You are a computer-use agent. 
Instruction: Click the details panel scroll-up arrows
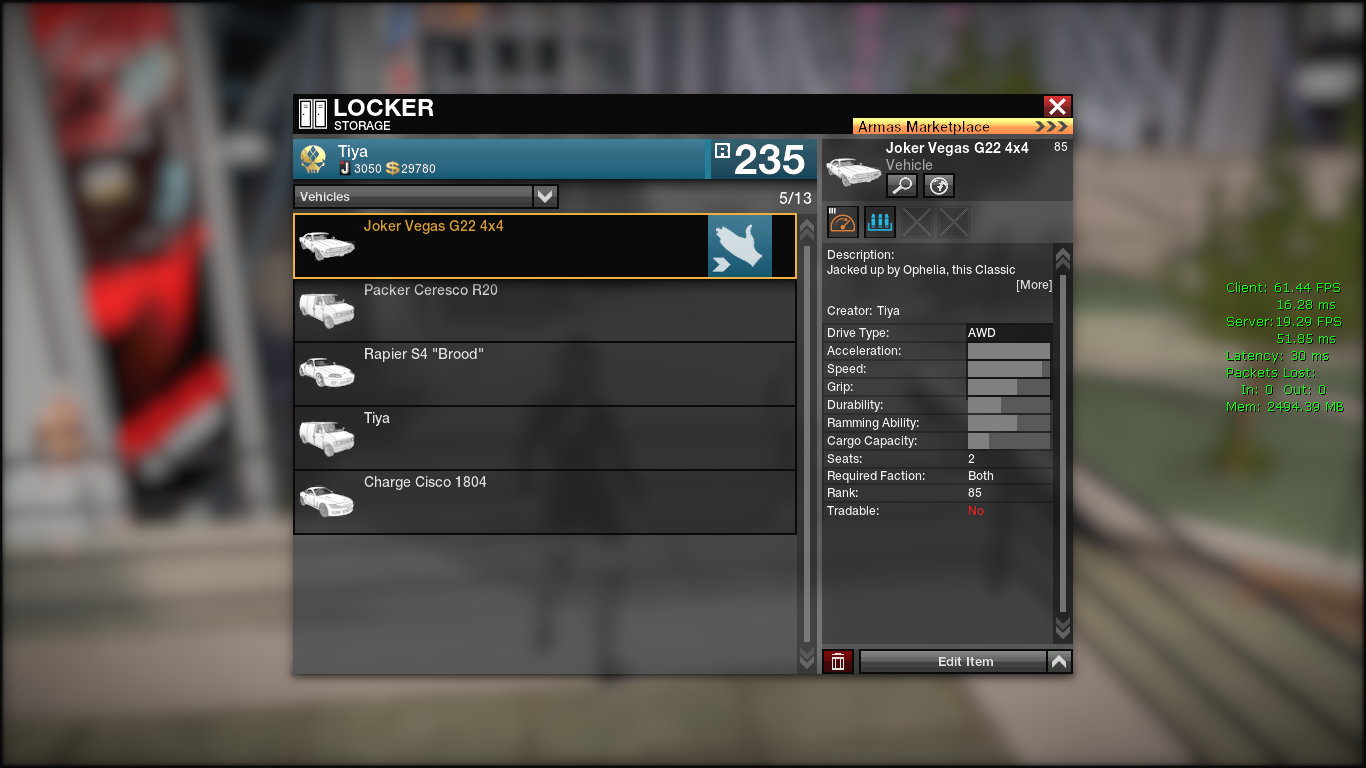tap(1062, 258)
